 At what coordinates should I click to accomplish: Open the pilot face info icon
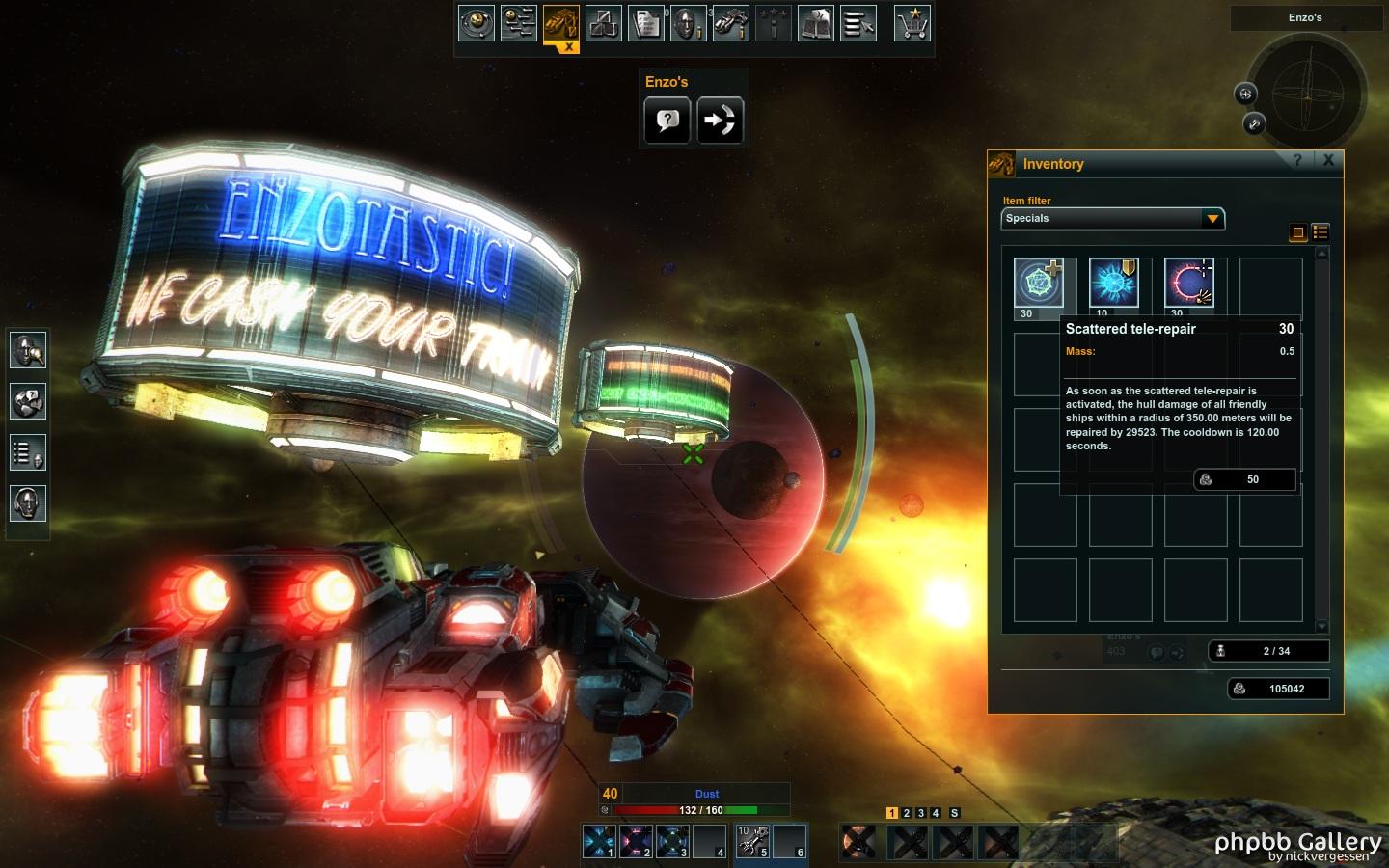pyautogui.click(x=688, y=23)
